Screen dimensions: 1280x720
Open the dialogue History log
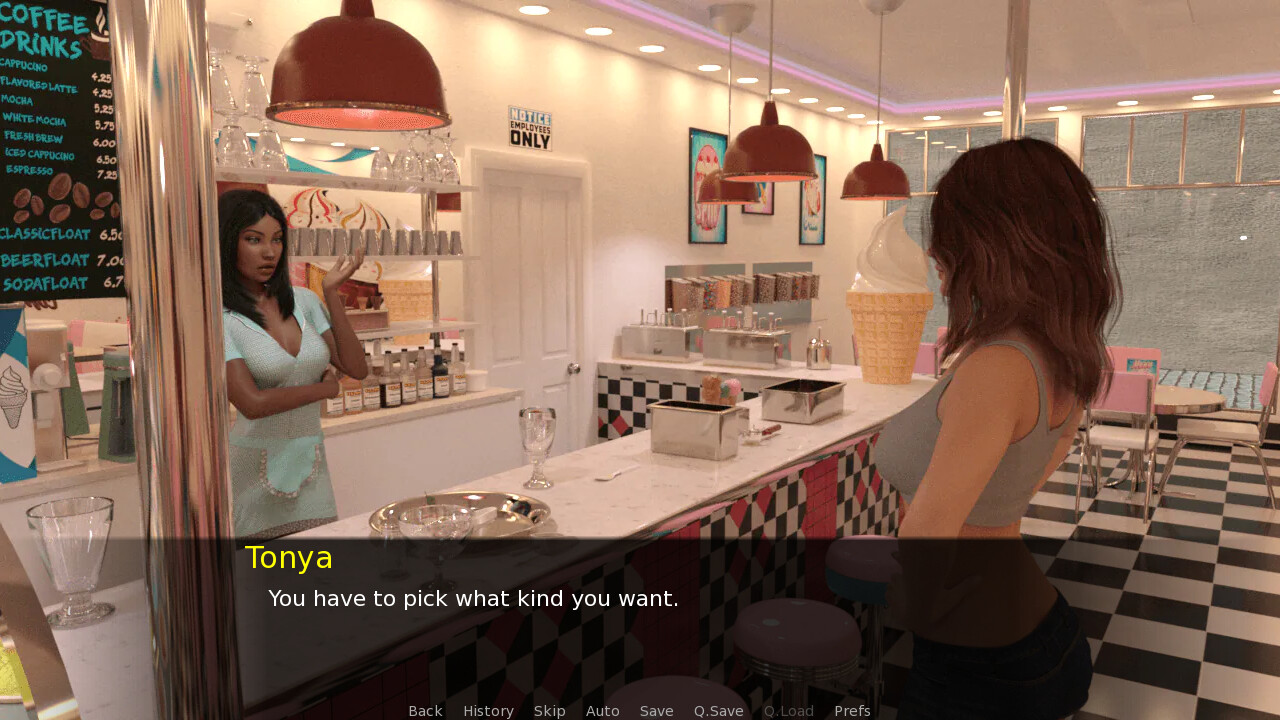tap(488, 711)
